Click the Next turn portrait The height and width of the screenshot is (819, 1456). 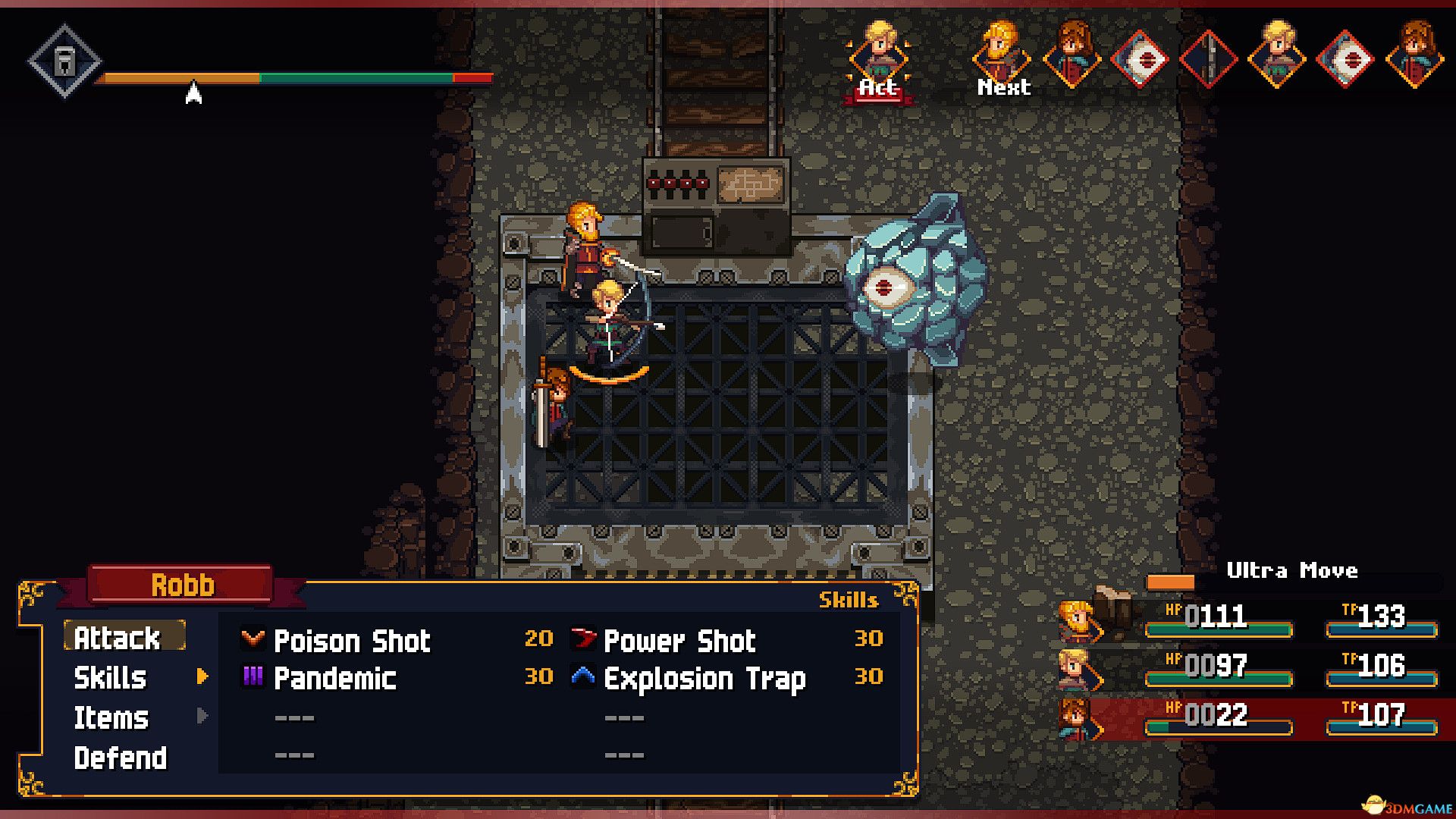click(x=1002, y=58)
